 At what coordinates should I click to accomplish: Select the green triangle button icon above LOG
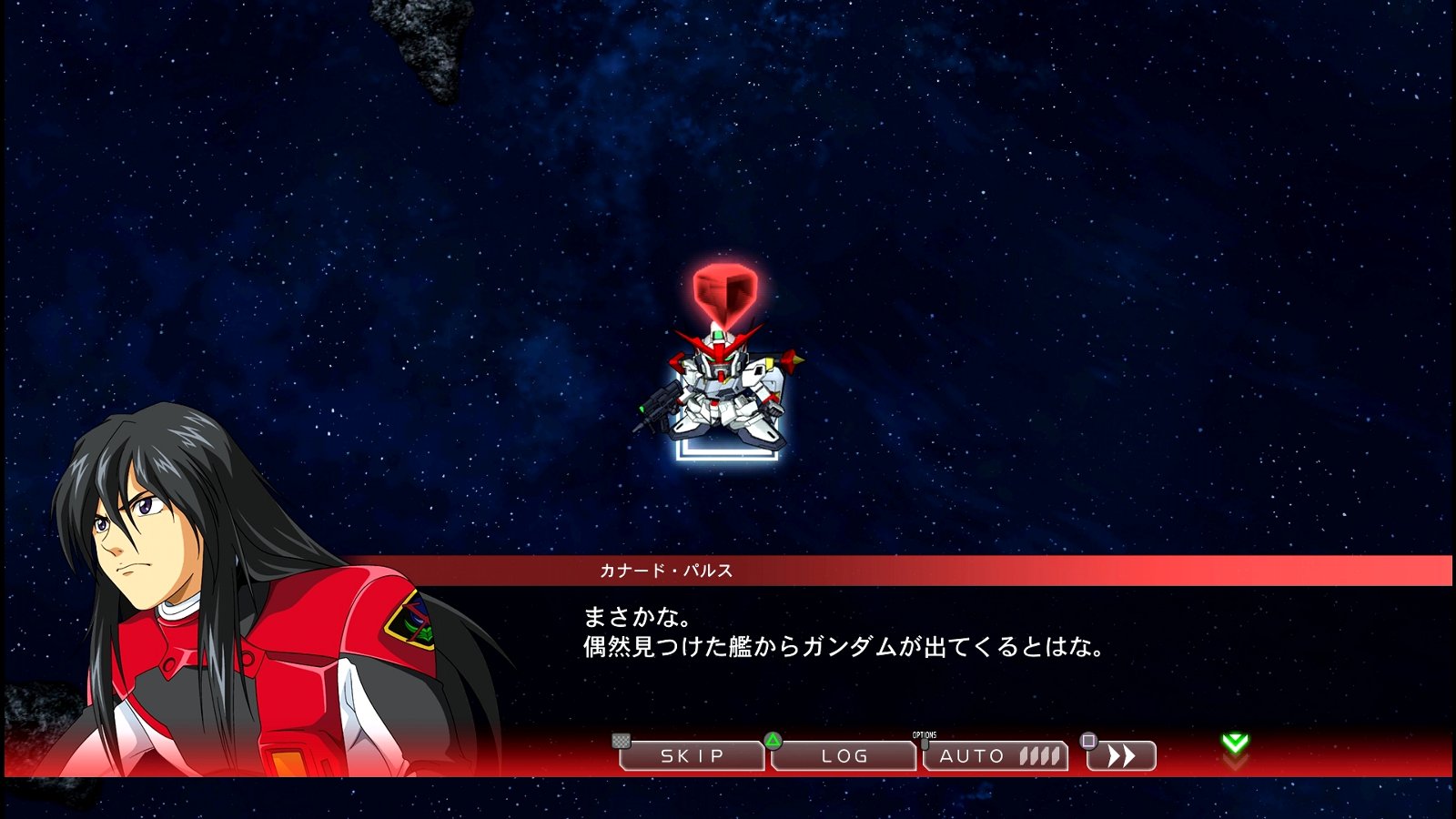[x=773, y=743]
